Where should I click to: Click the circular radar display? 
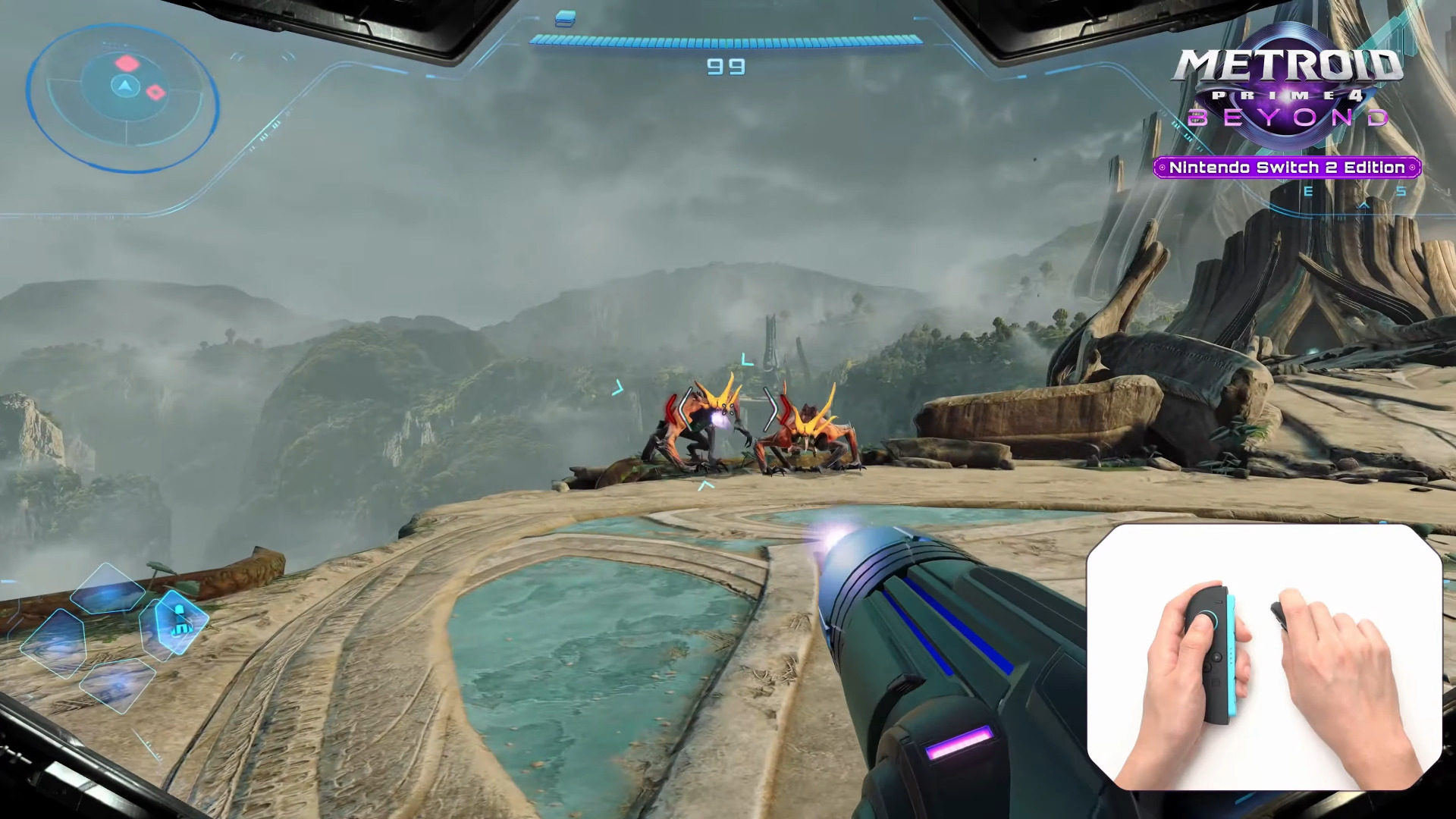(x=123, y=99)
